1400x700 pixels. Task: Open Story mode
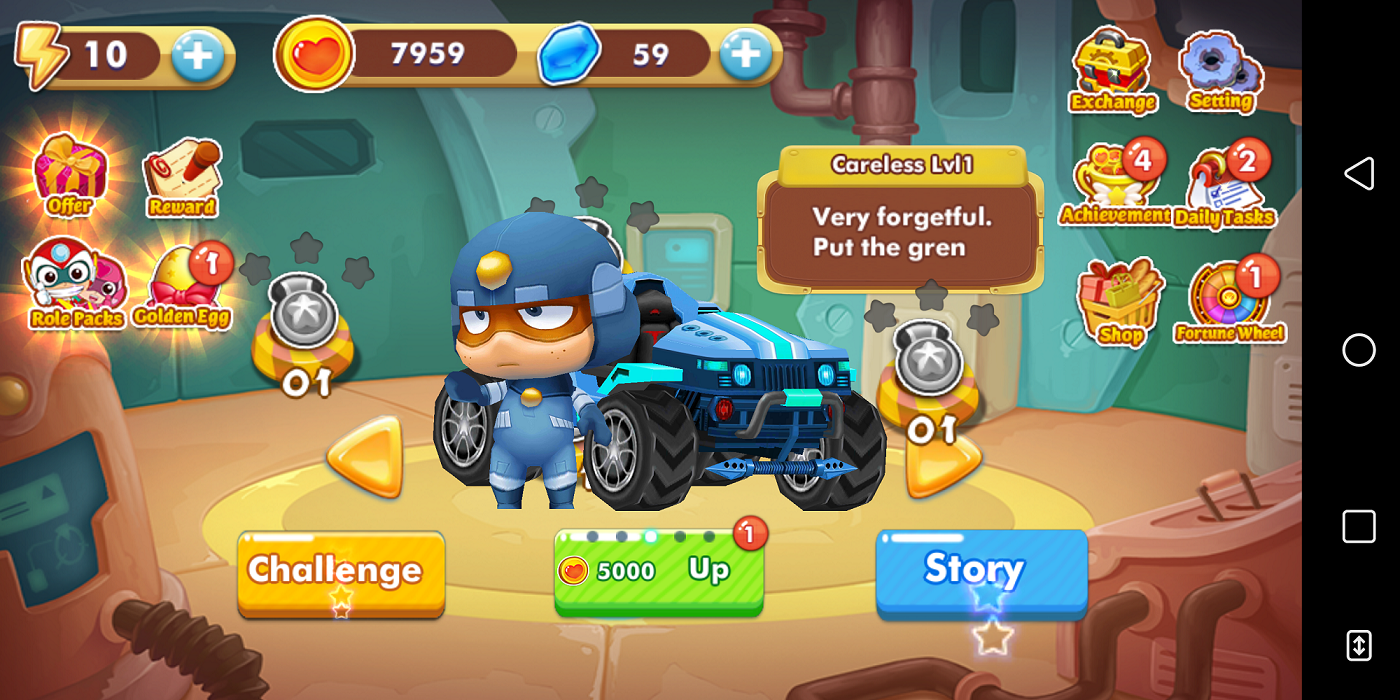coord(981,570)
